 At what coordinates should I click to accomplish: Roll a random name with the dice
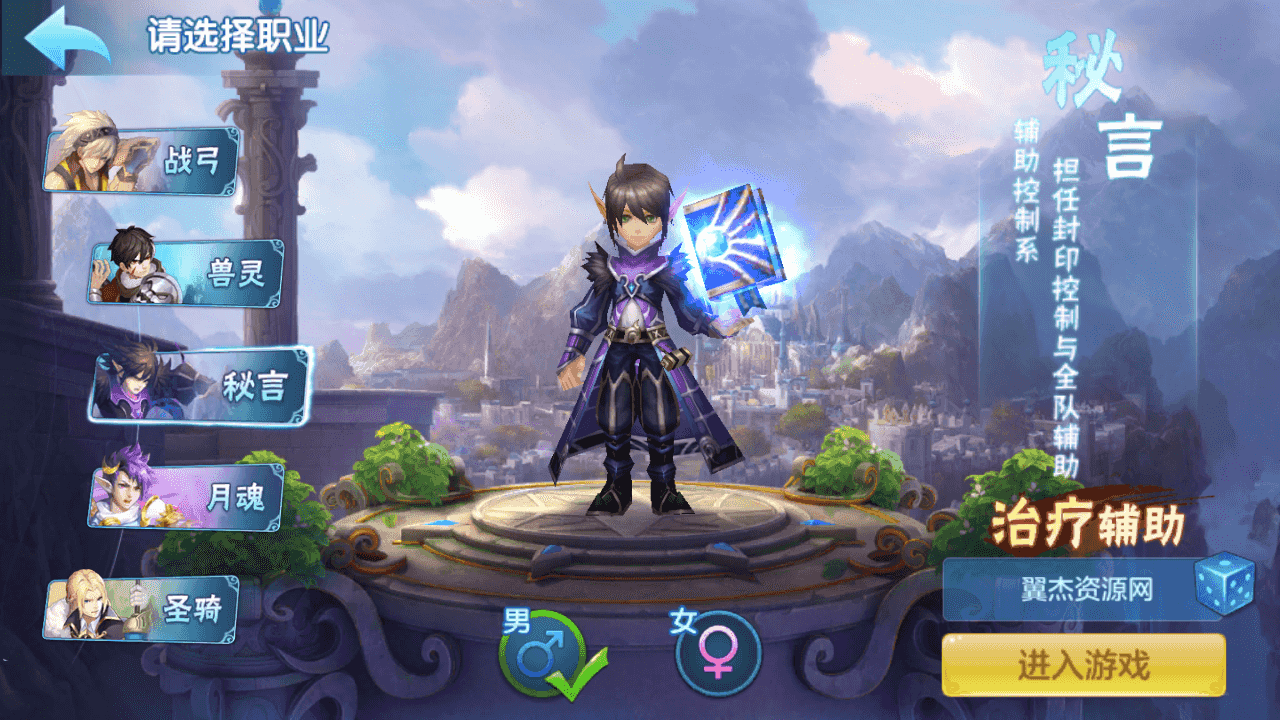[x=1224, y=584]
